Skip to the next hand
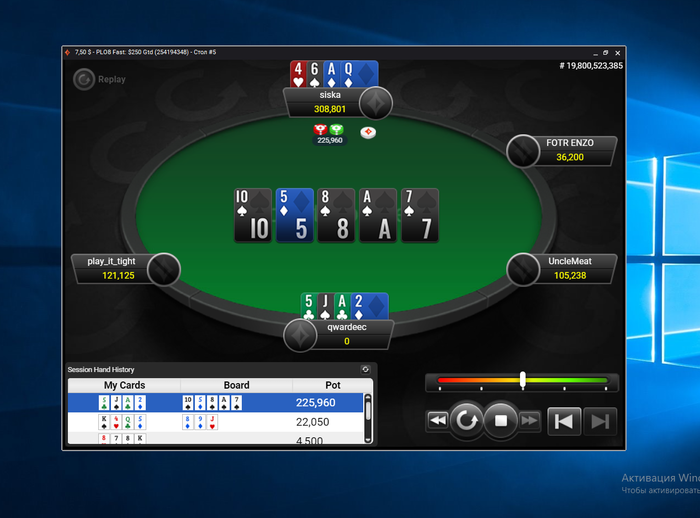 tap(598, 421)
